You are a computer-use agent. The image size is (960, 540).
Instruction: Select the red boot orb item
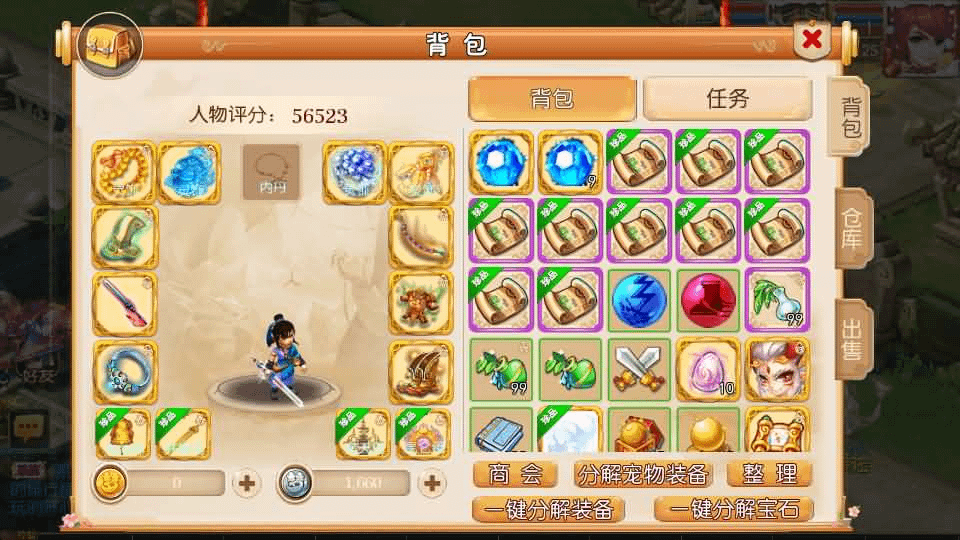tap(708, 299)
